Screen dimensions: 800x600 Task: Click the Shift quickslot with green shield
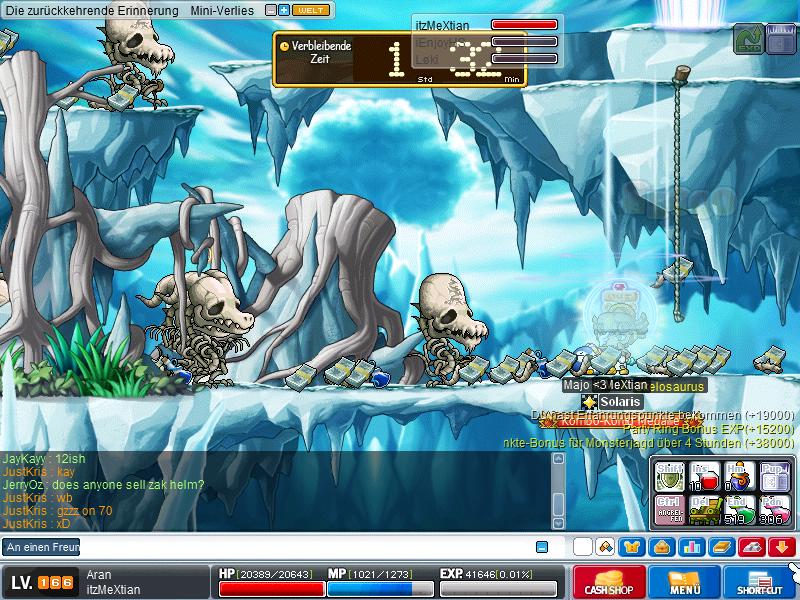[x=669, y=474]
